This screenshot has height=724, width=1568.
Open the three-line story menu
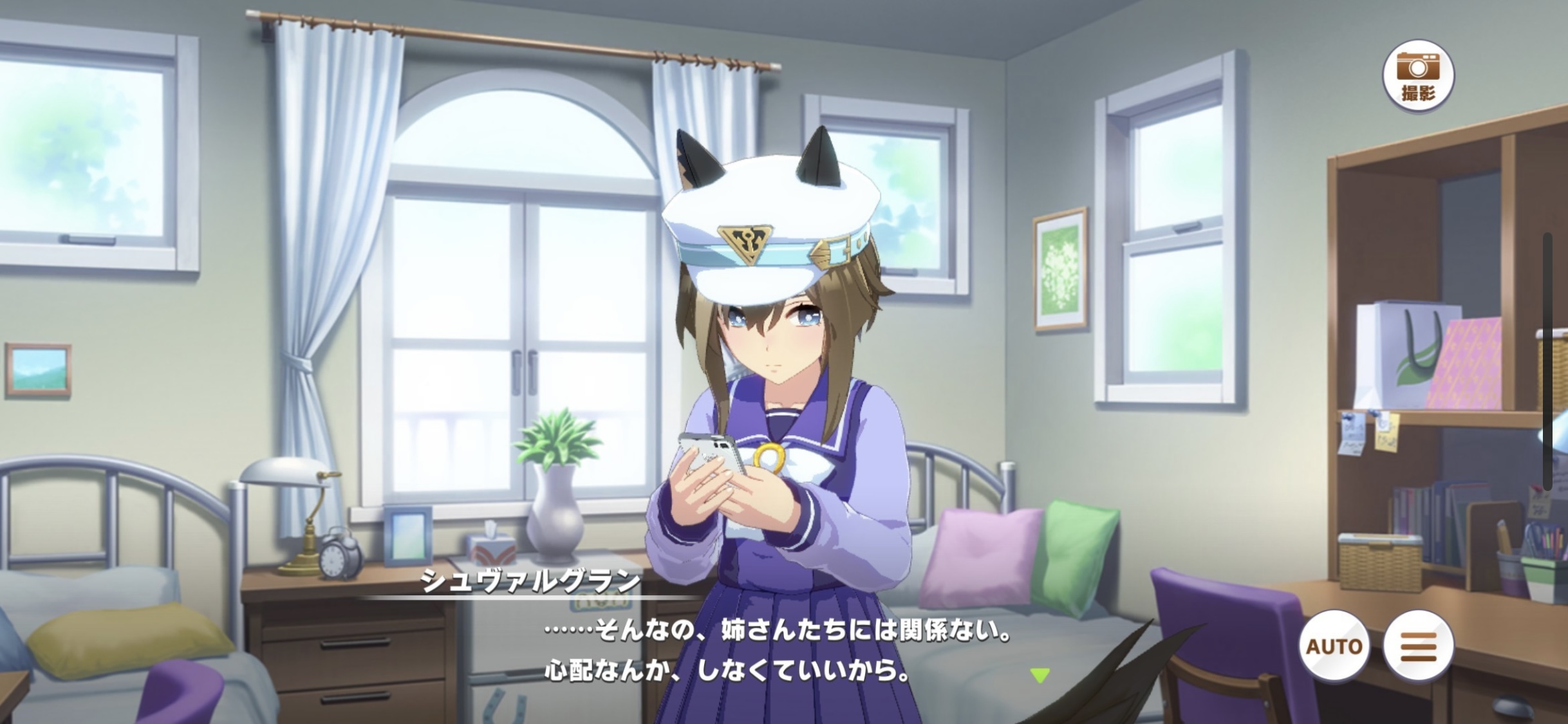point(1418,645)
